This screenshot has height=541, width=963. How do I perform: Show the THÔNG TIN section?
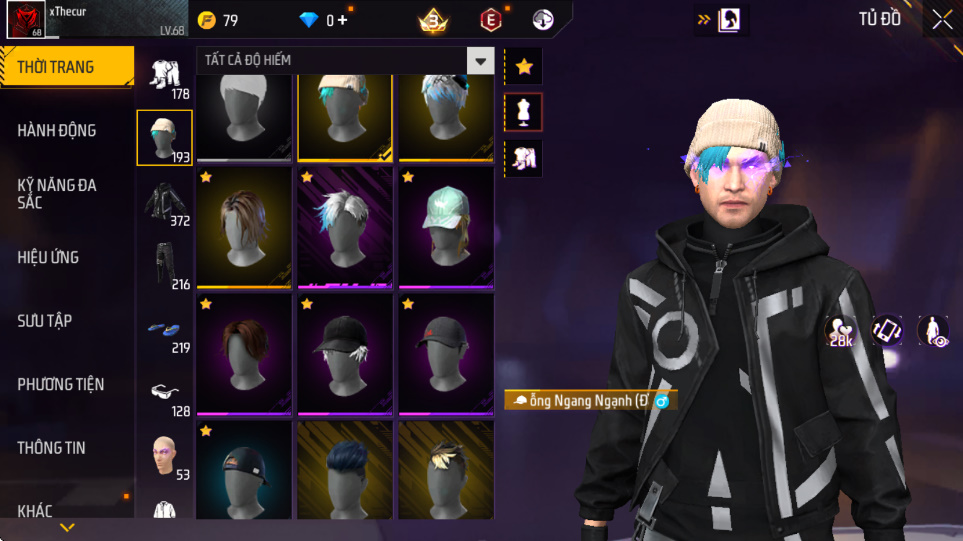click(x=52, y=447)
